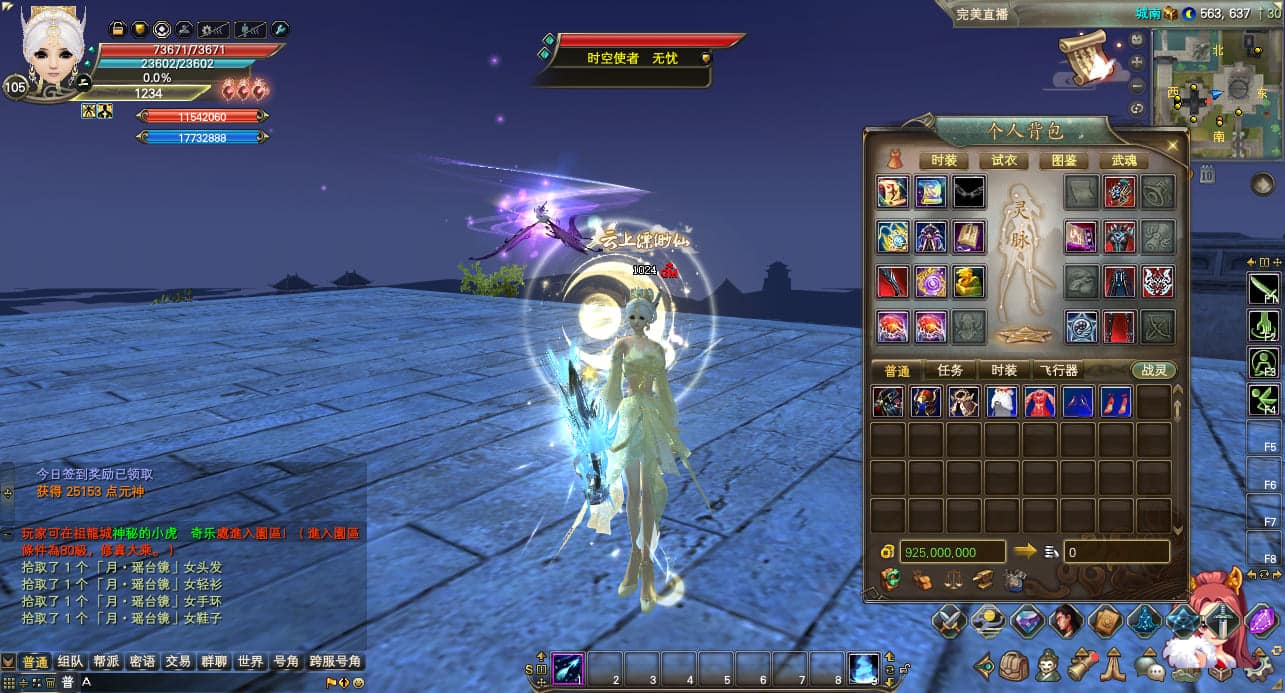Viewport: 1285px width, 693px height.
Task: Switch chat to the 世界 channel
Action: (250, 662)
